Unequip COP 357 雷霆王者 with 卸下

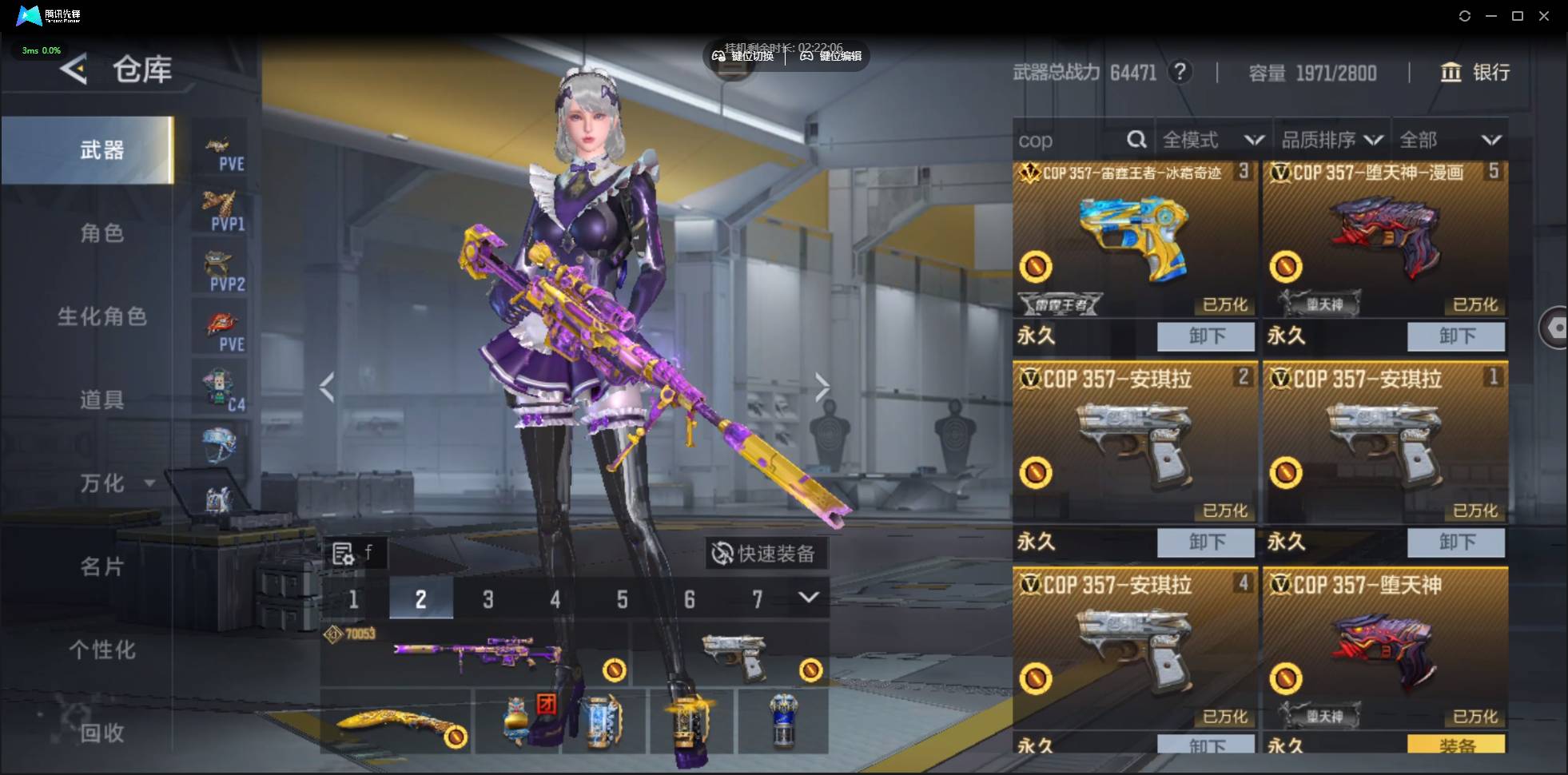click(x=1205, y=336)
